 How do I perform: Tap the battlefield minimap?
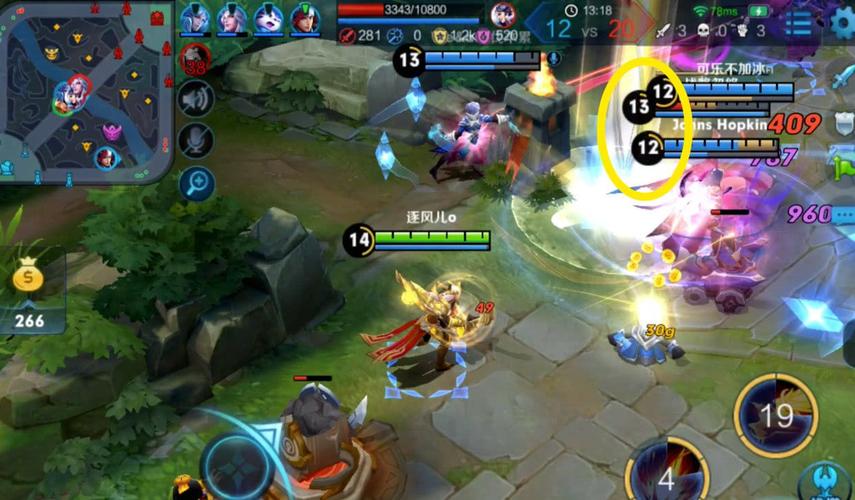click(x=87, y=90)
